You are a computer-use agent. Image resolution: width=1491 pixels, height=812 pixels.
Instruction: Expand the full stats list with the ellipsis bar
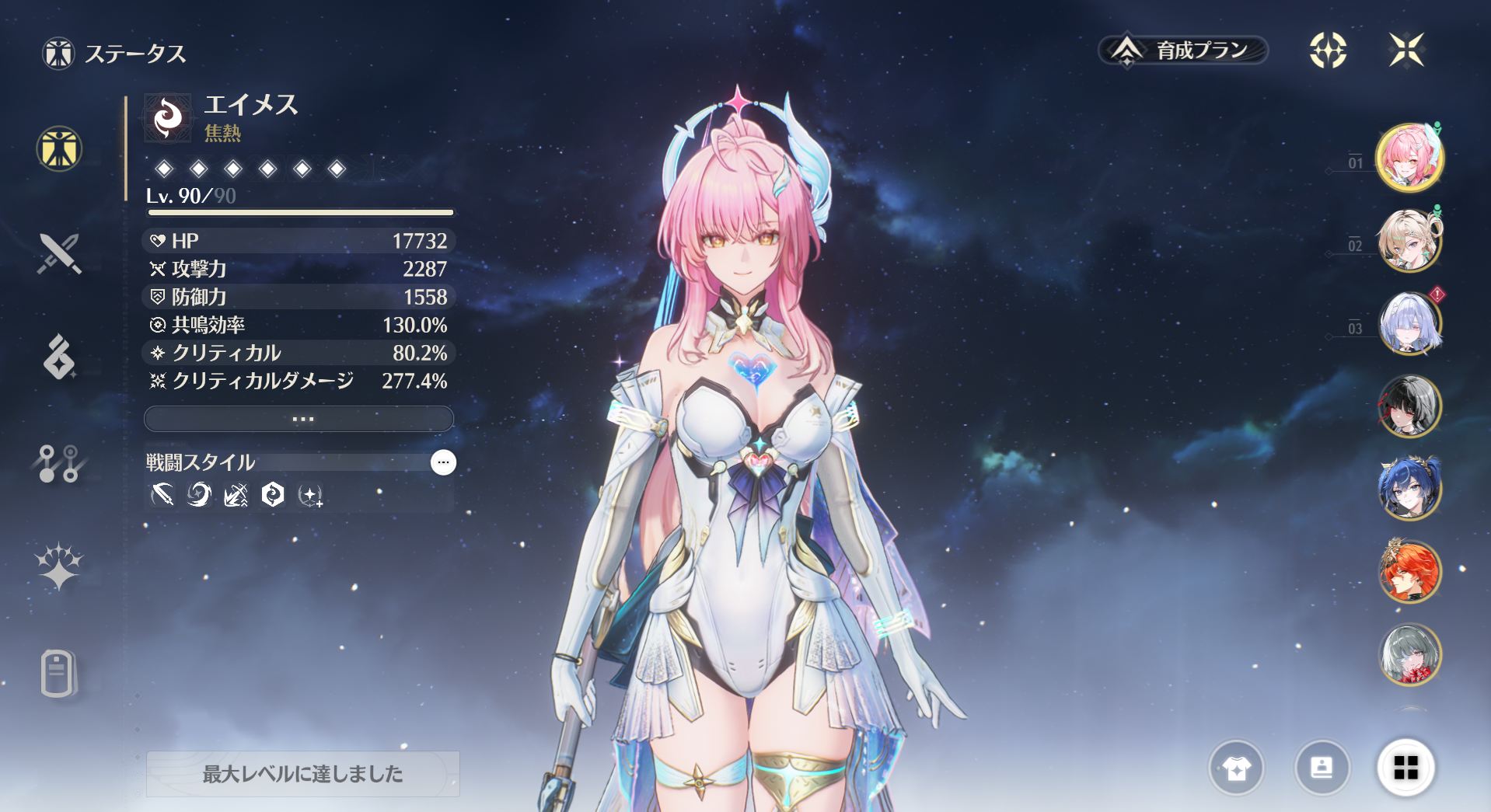click(x=299, y=419)
